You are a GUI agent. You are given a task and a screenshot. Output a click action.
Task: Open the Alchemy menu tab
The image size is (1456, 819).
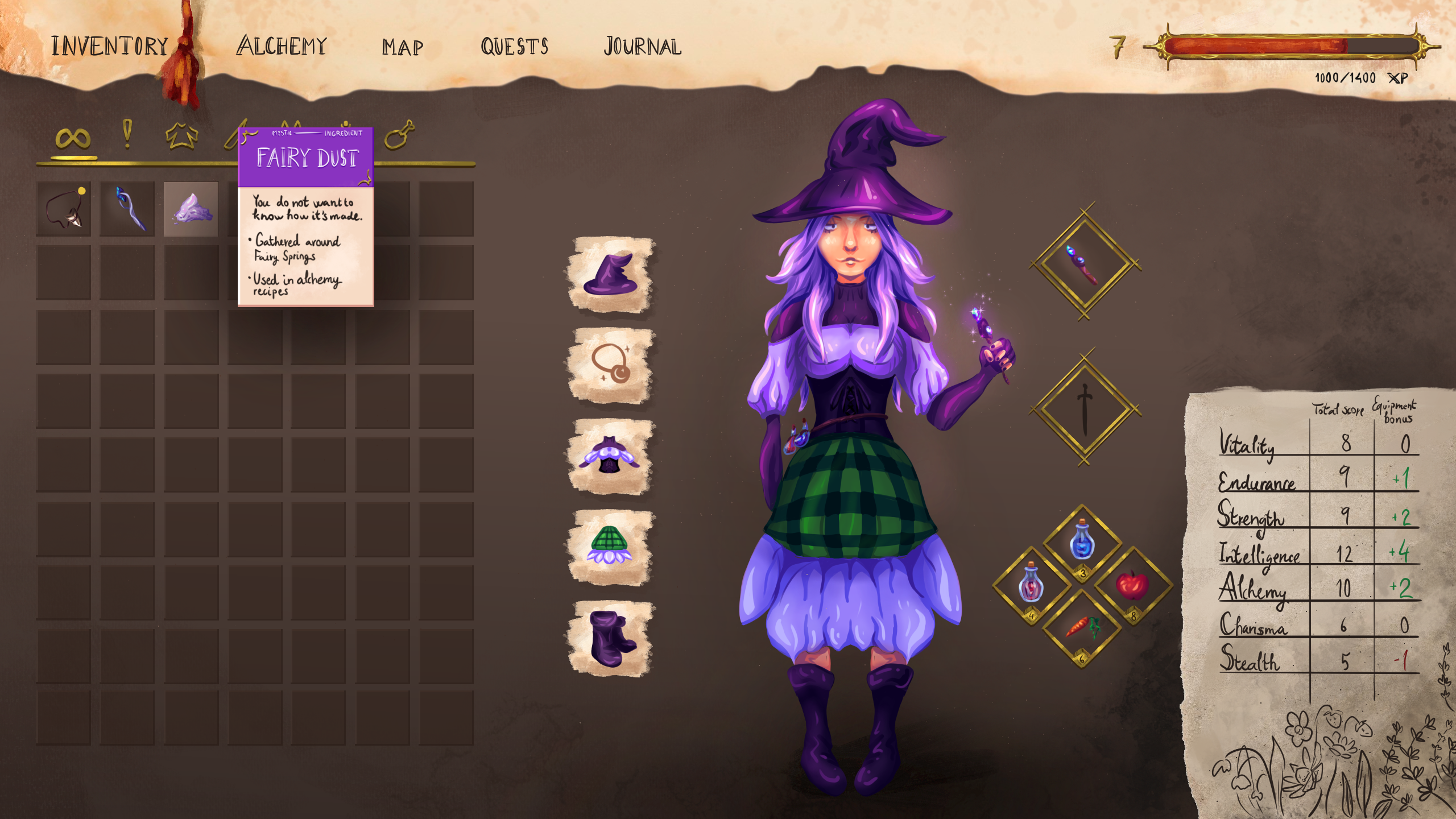click(282, 46)
